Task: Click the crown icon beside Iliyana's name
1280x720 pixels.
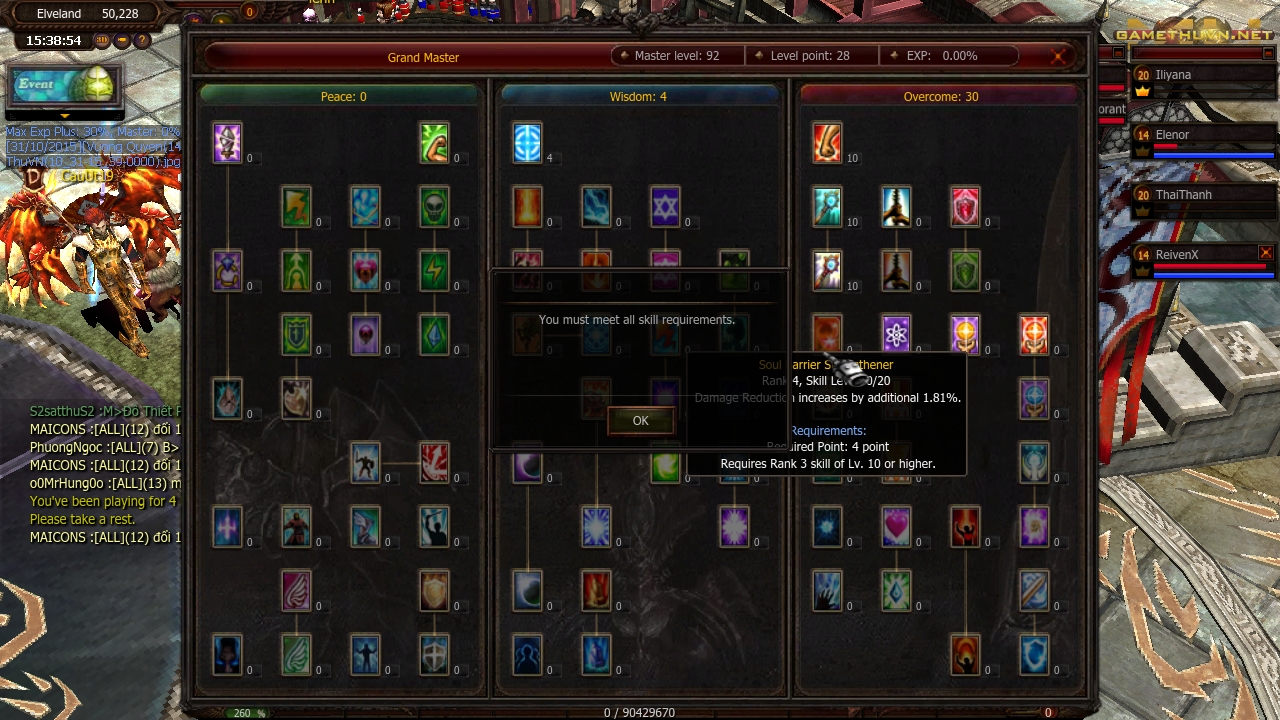Action: (x=1142, y=91)
